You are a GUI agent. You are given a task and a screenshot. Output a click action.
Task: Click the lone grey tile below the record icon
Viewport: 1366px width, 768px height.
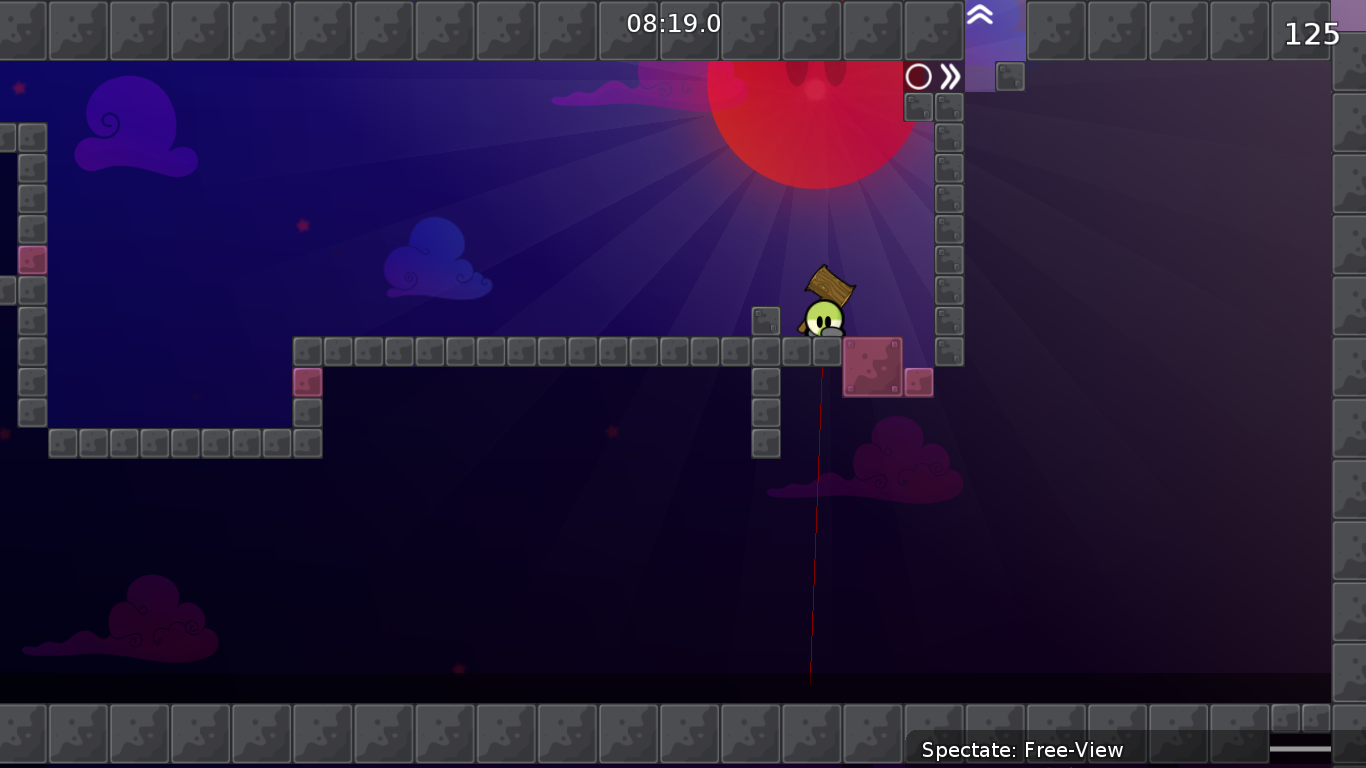tap(1009, 75)
